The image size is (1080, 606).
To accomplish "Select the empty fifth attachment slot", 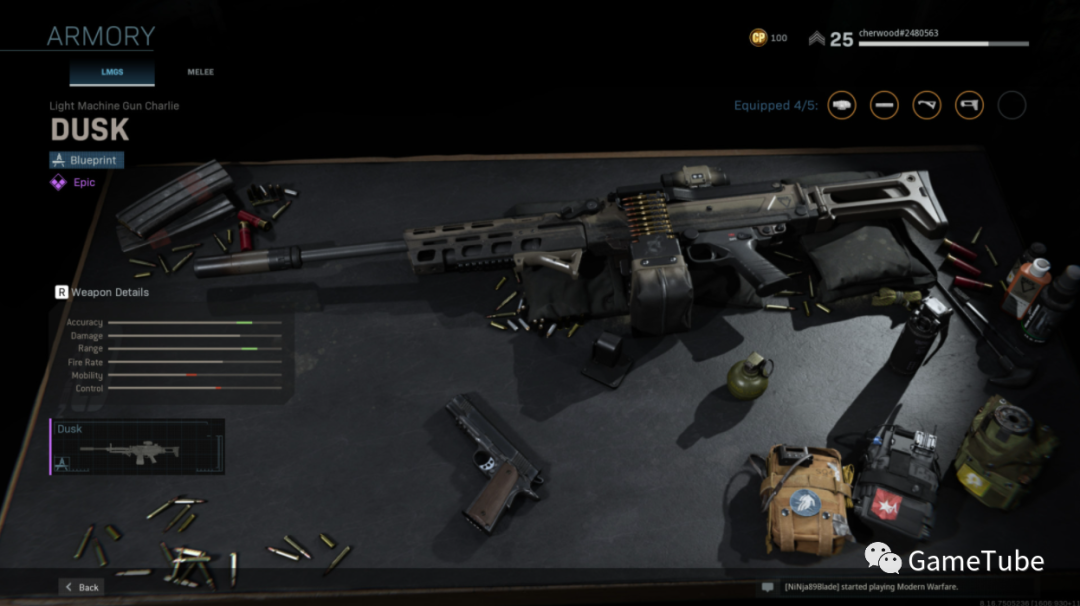I will 1012,105.
